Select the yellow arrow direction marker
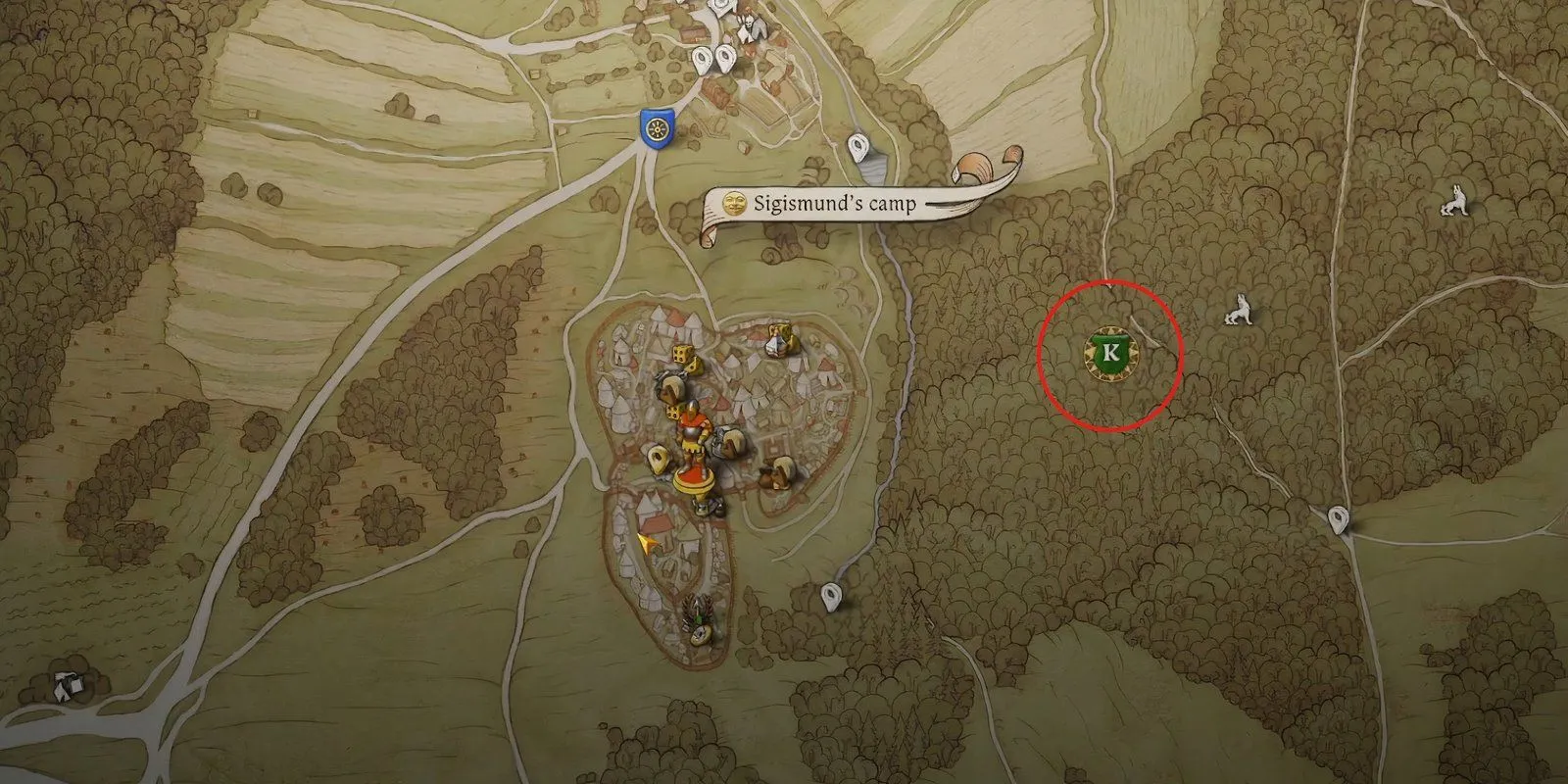Screen dimensions: 1568x784 646,544
